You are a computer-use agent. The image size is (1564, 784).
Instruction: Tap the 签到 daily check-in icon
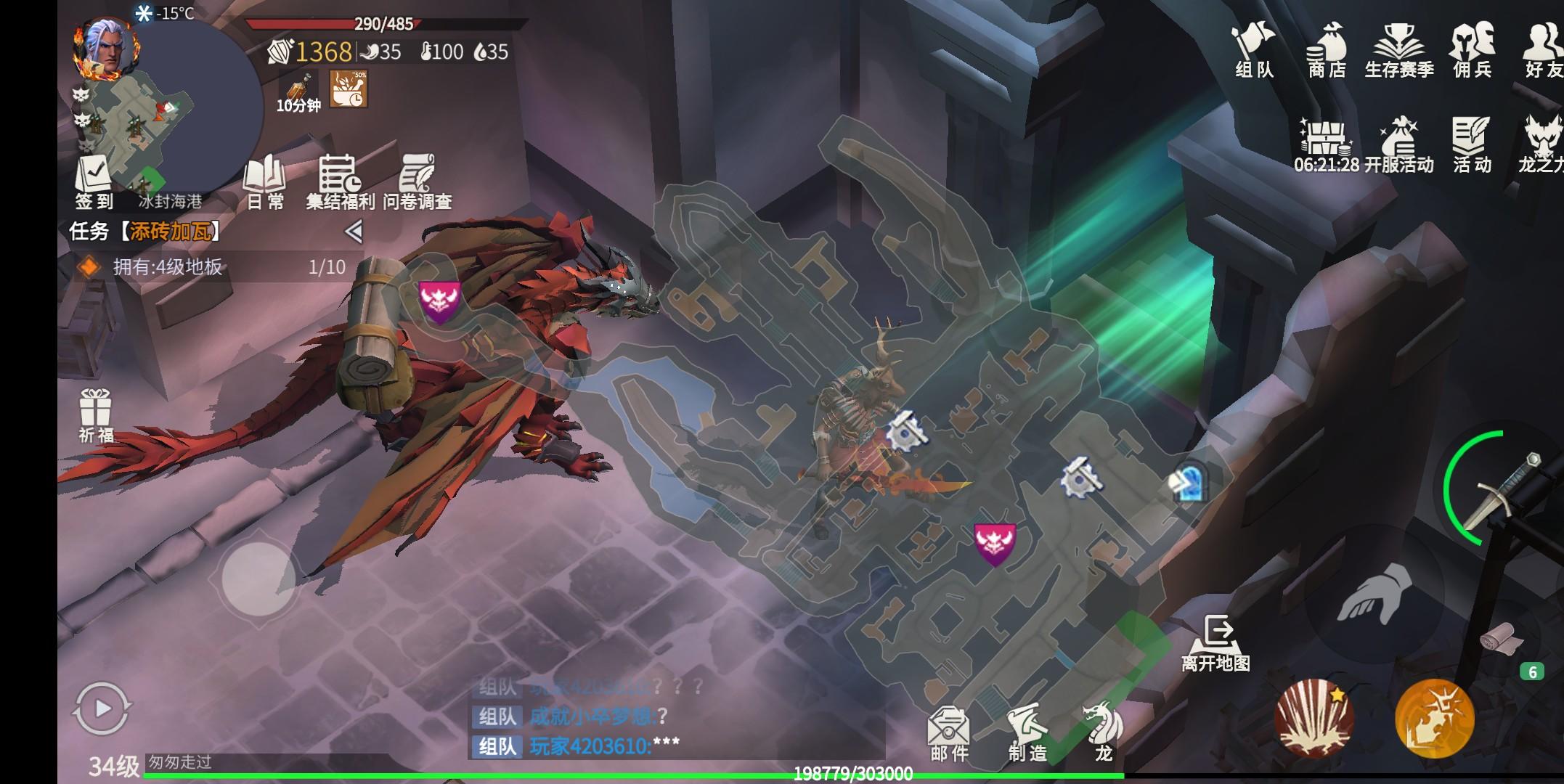[94, 183]
